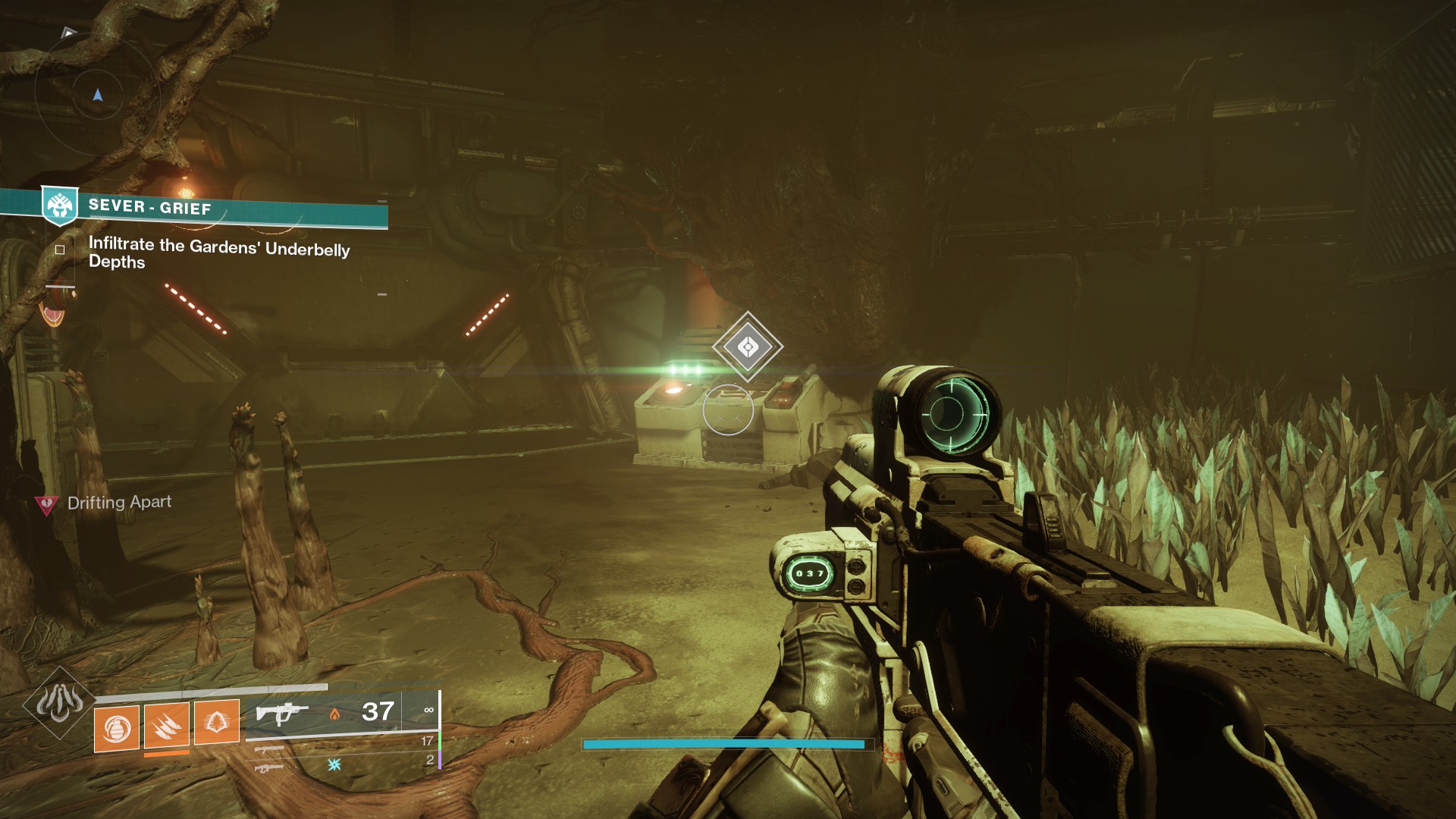Inspect the Drifting Apart debuff icon
Screen dimensions: 1456x819
coord(47,504)
